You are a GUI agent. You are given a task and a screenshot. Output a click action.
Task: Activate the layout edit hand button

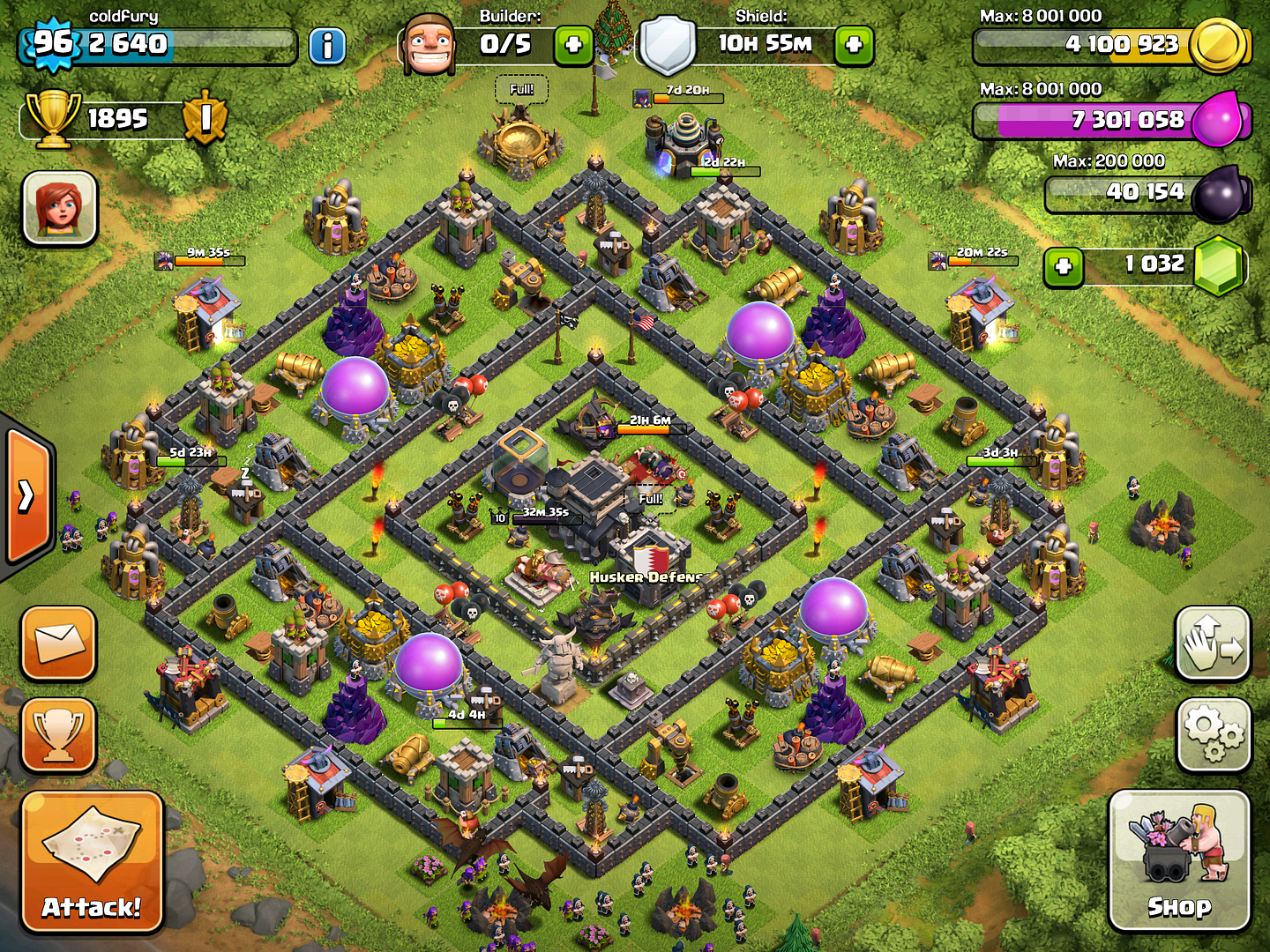(x=1214, y=643)
